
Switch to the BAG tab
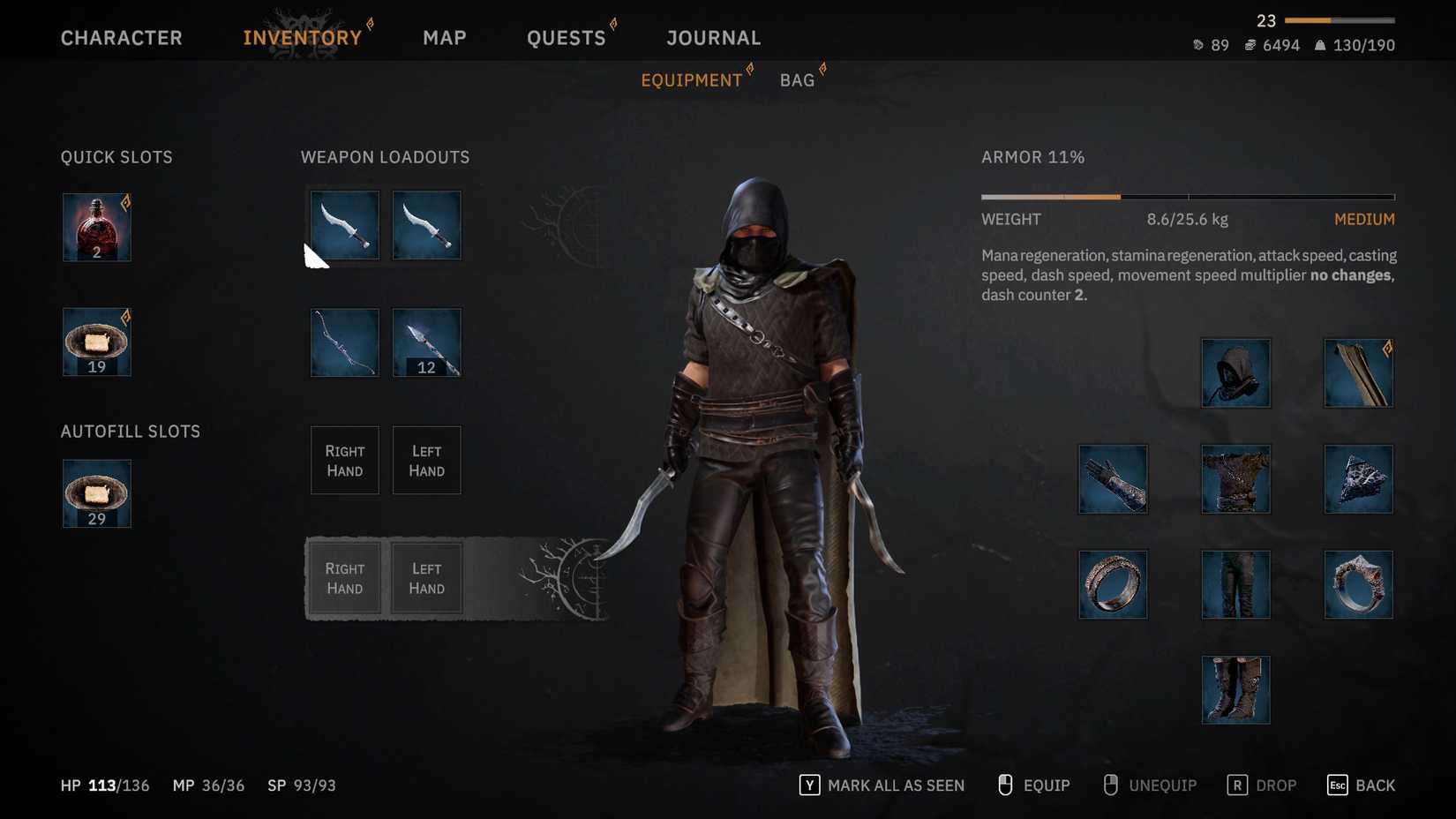coord(797,79)
